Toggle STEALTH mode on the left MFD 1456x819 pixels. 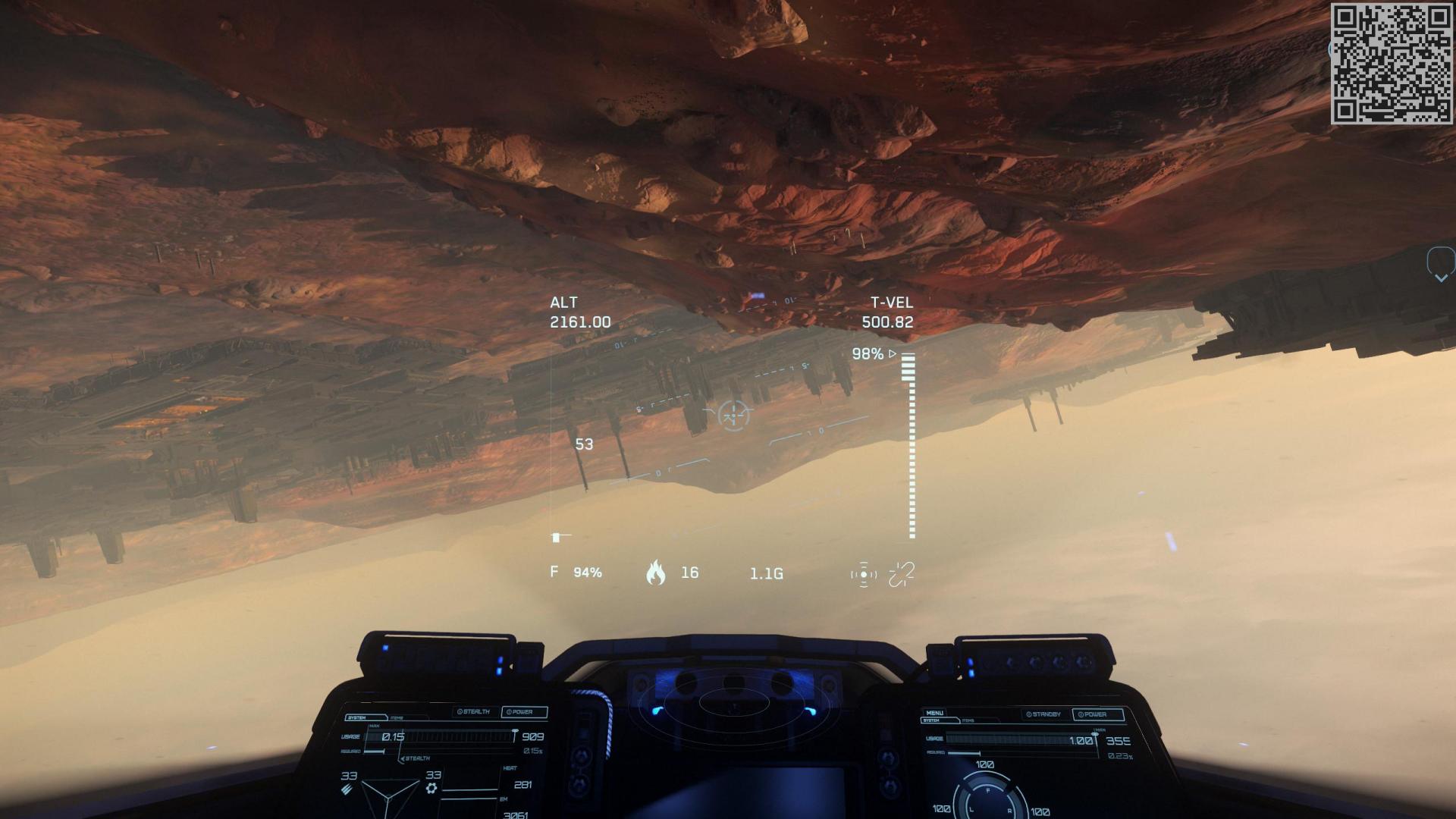coord(476,711)
